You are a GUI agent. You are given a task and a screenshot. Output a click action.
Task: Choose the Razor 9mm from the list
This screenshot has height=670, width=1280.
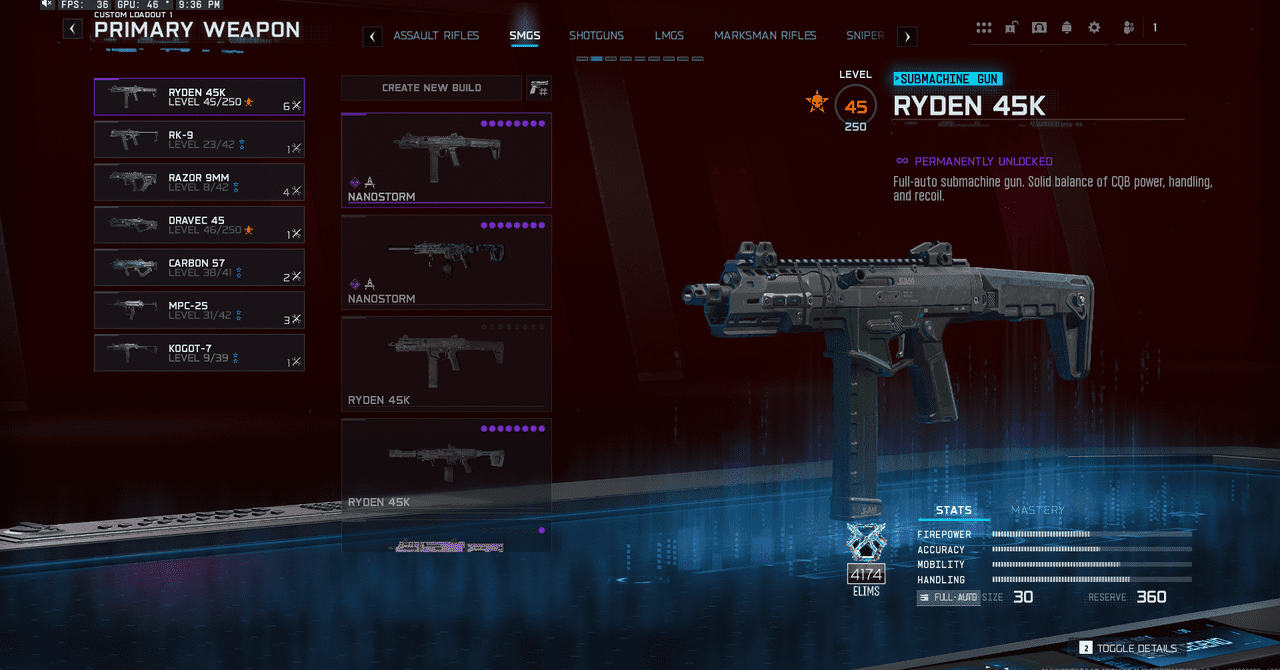click(x=199, y=182)
